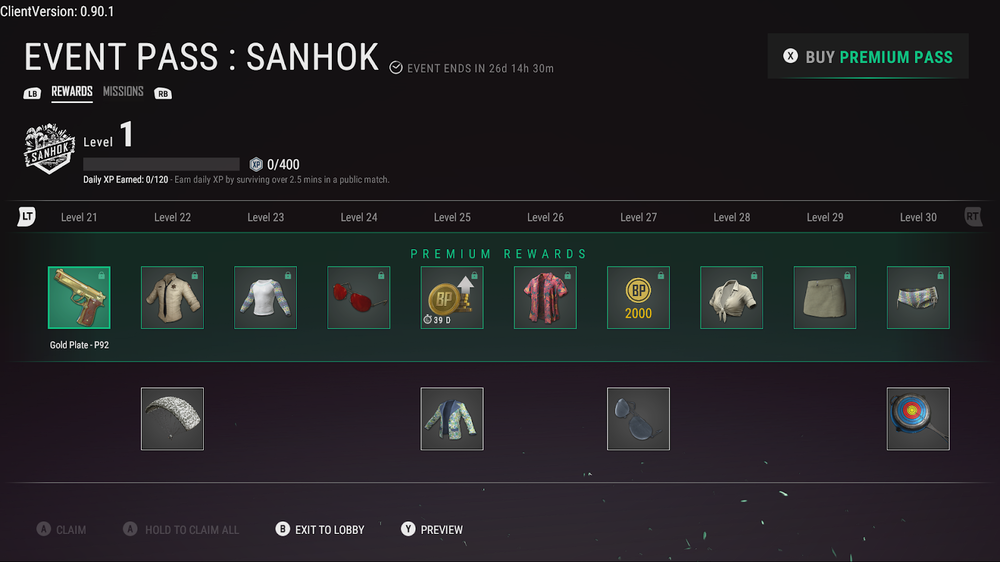The width and height of the screenshot is (1000, 562).
Task: Buy the Premium Pass
Action: pos(868,57)
